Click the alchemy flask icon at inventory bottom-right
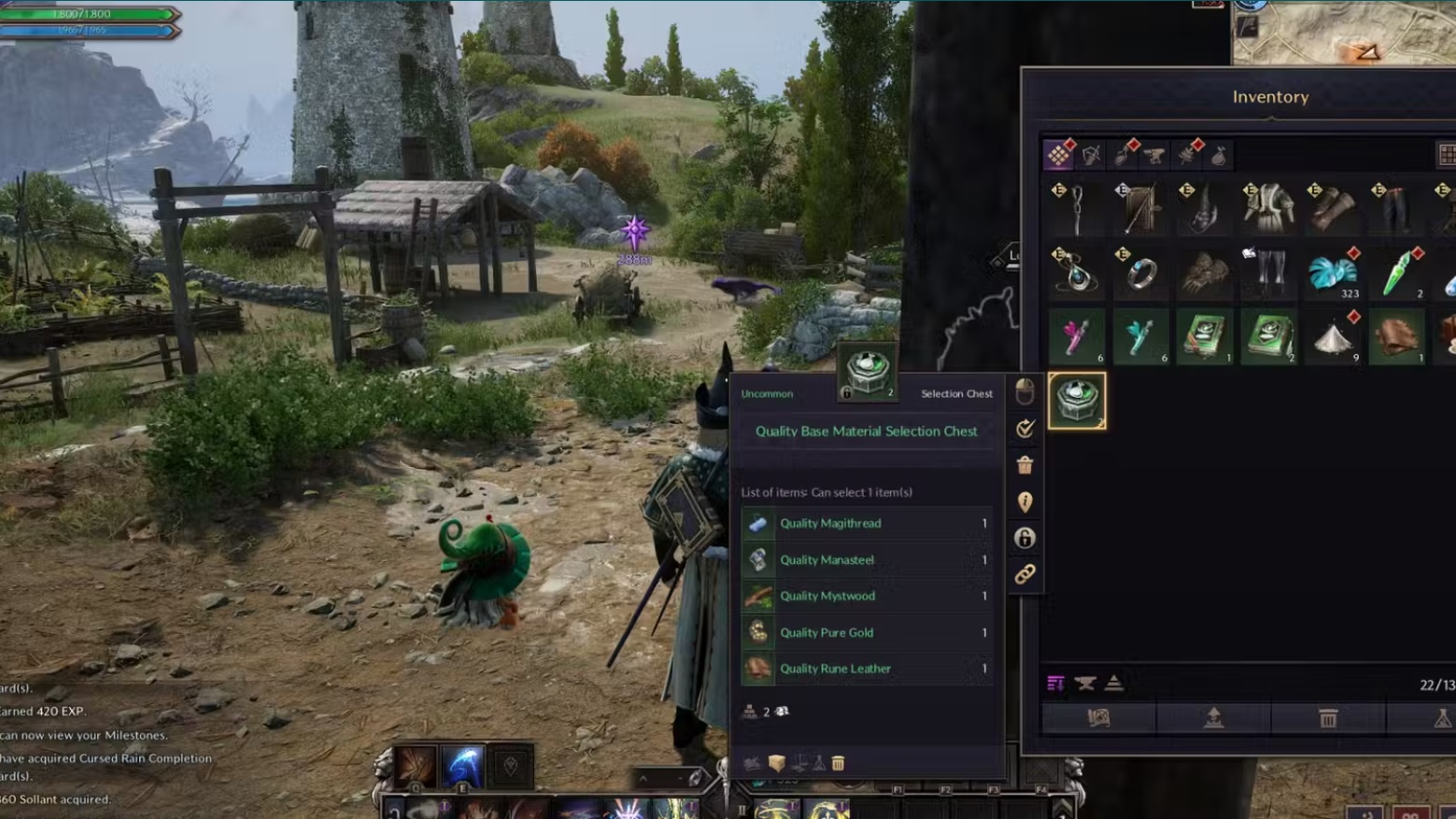The image size is (1456, 819). [x=1443, y=718]
